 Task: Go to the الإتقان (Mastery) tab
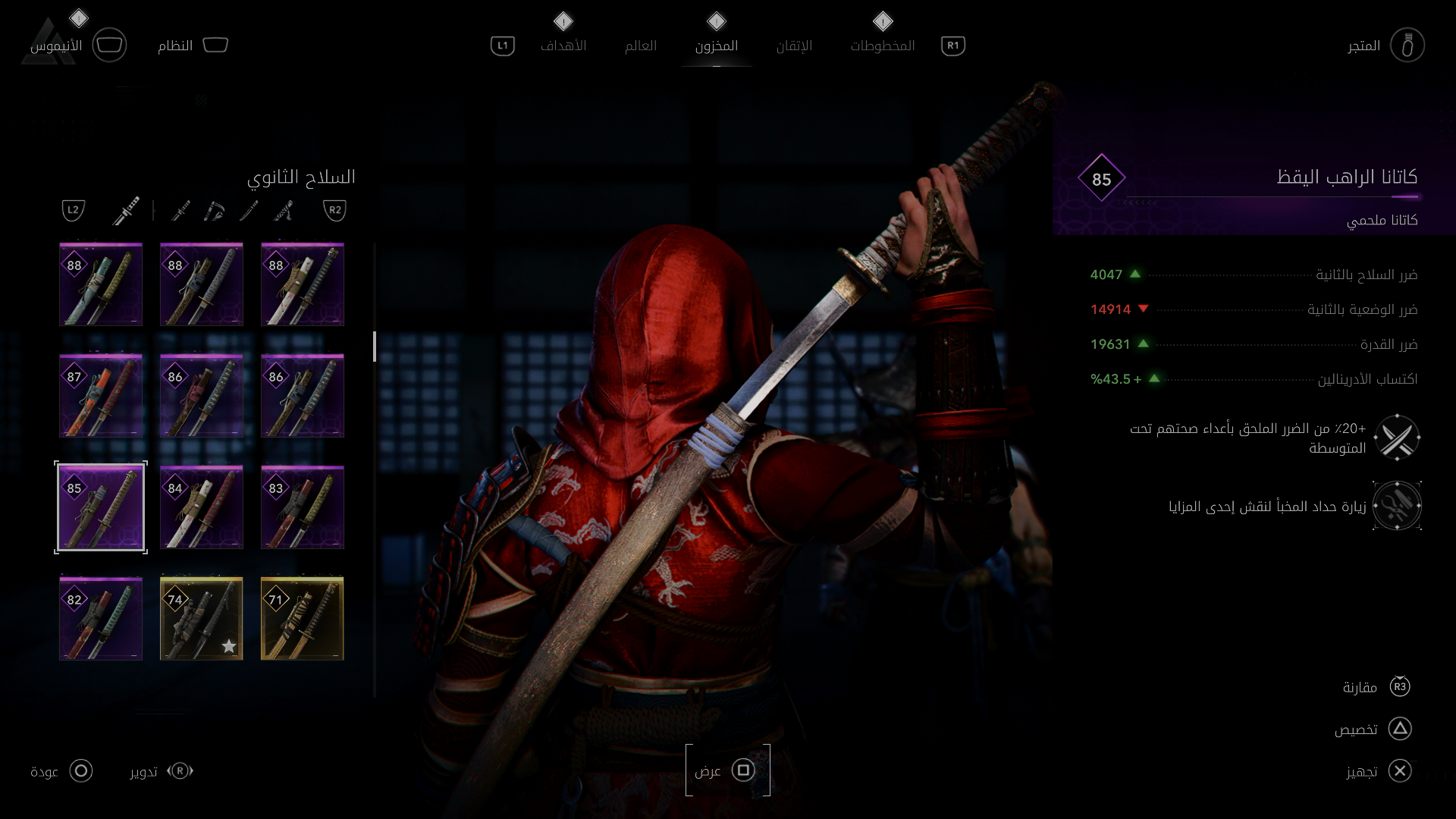tap(794, 45)
